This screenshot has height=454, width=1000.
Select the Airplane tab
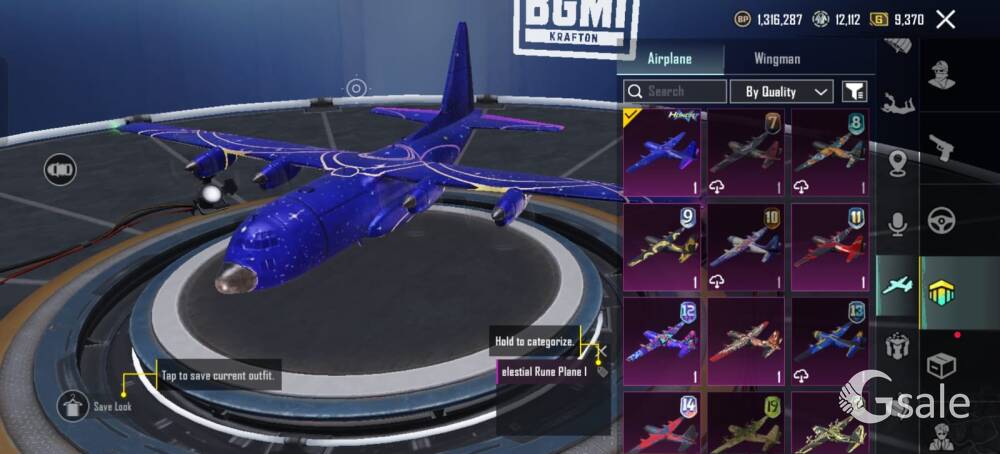(x=669, y=59)
